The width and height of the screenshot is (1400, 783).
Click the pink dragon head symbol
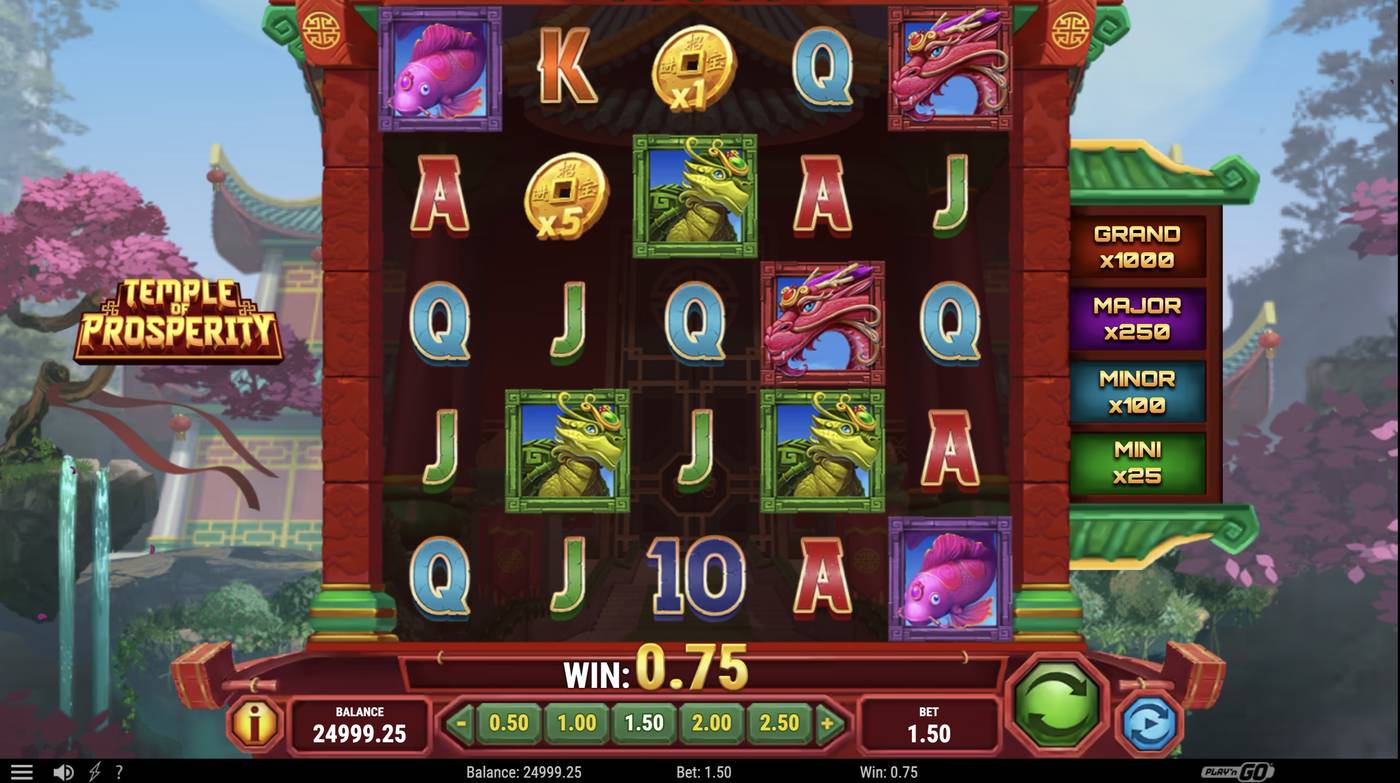(x=822, y=320)
